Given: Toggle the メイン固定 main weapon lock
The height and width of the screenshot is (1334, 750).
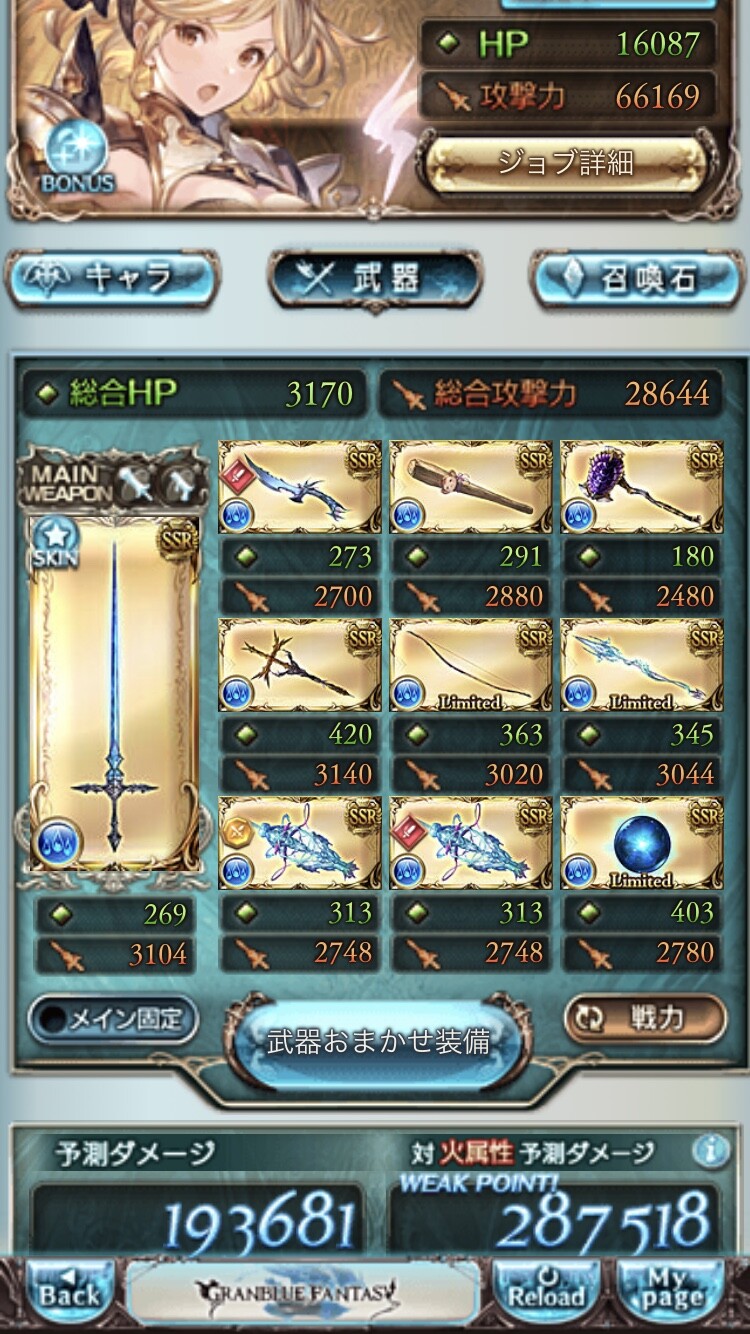Looking at the screenshot, I should (x=112, y=1019).
